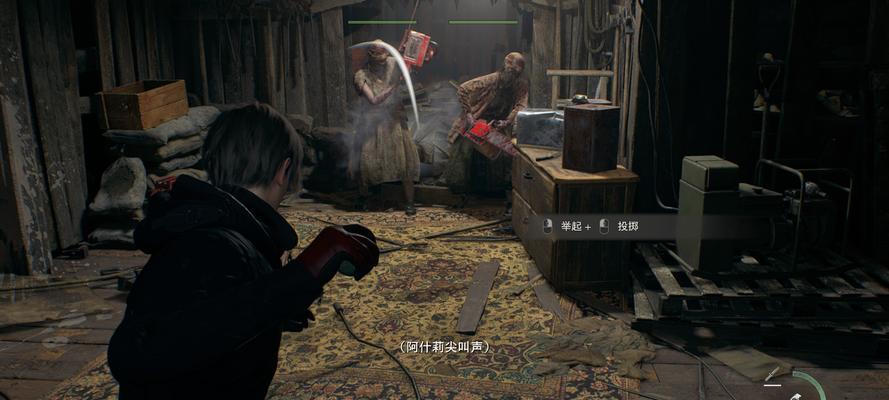Select the knife icon beside the health ring
The image size is (889, 400).
click(x=773, y=376)
